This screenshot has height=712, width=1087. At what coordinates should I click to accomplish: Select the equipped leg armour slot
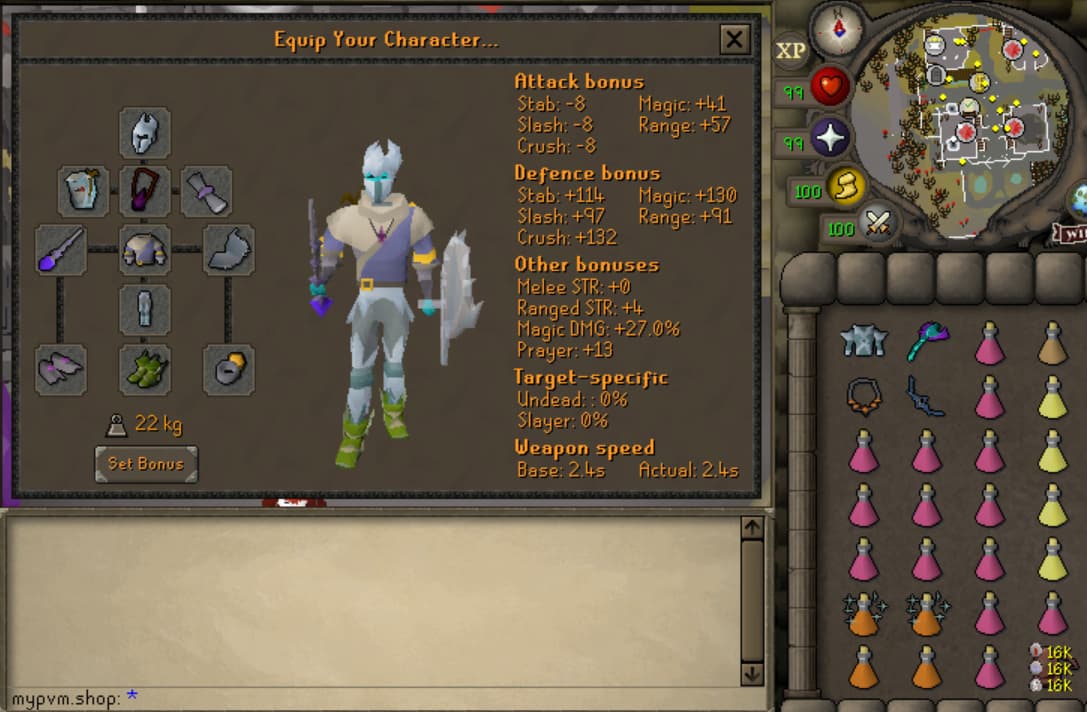point(145,309)
